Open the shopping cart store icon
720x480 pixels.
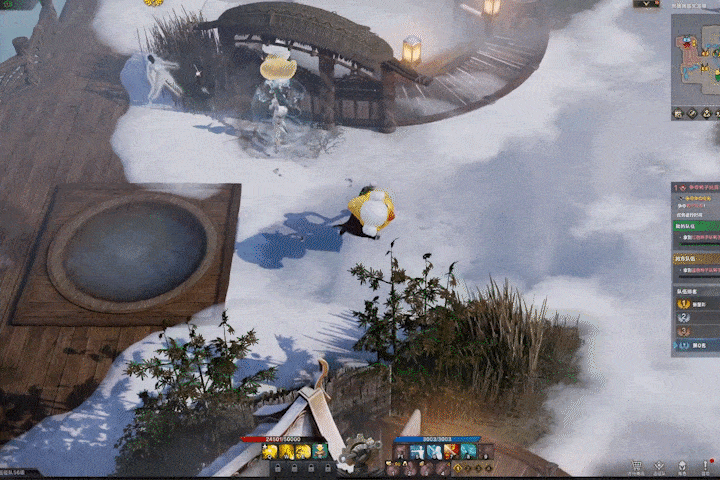point(635,466)
